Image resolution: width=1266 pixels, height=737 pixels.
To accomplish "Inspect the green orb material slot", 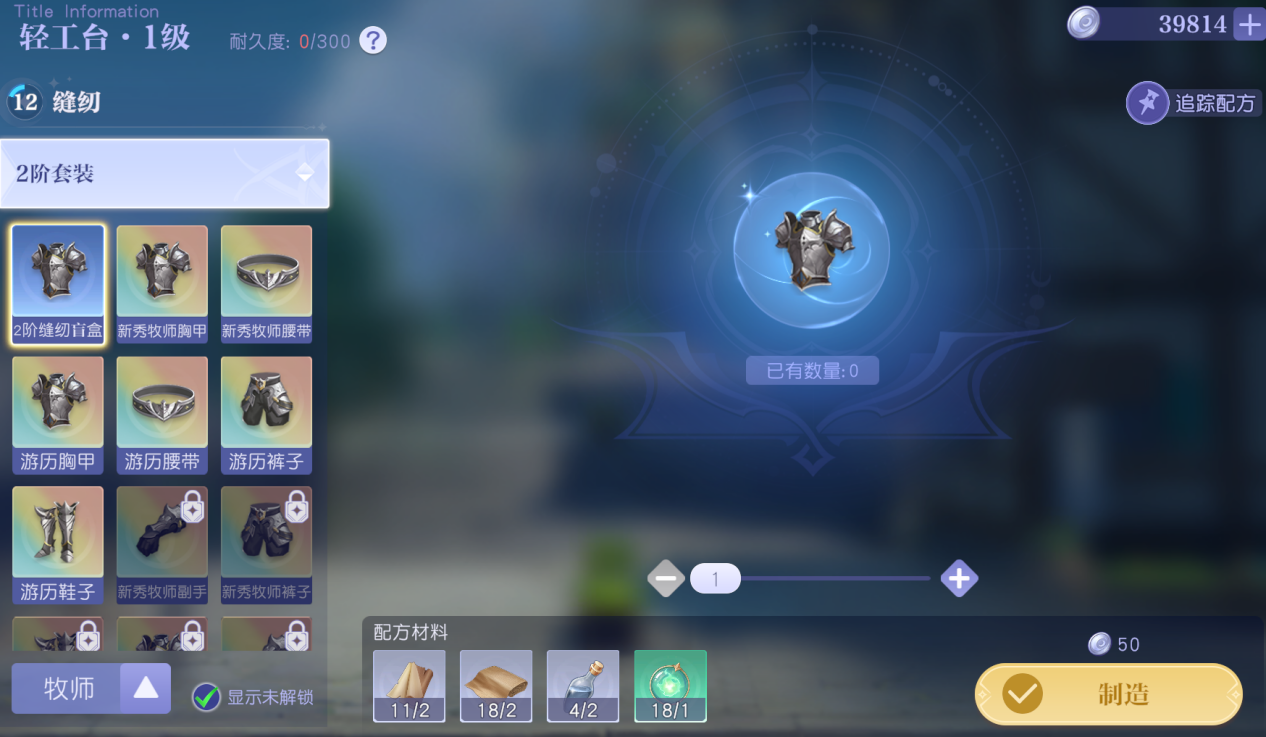I will [x=670, y=686].
